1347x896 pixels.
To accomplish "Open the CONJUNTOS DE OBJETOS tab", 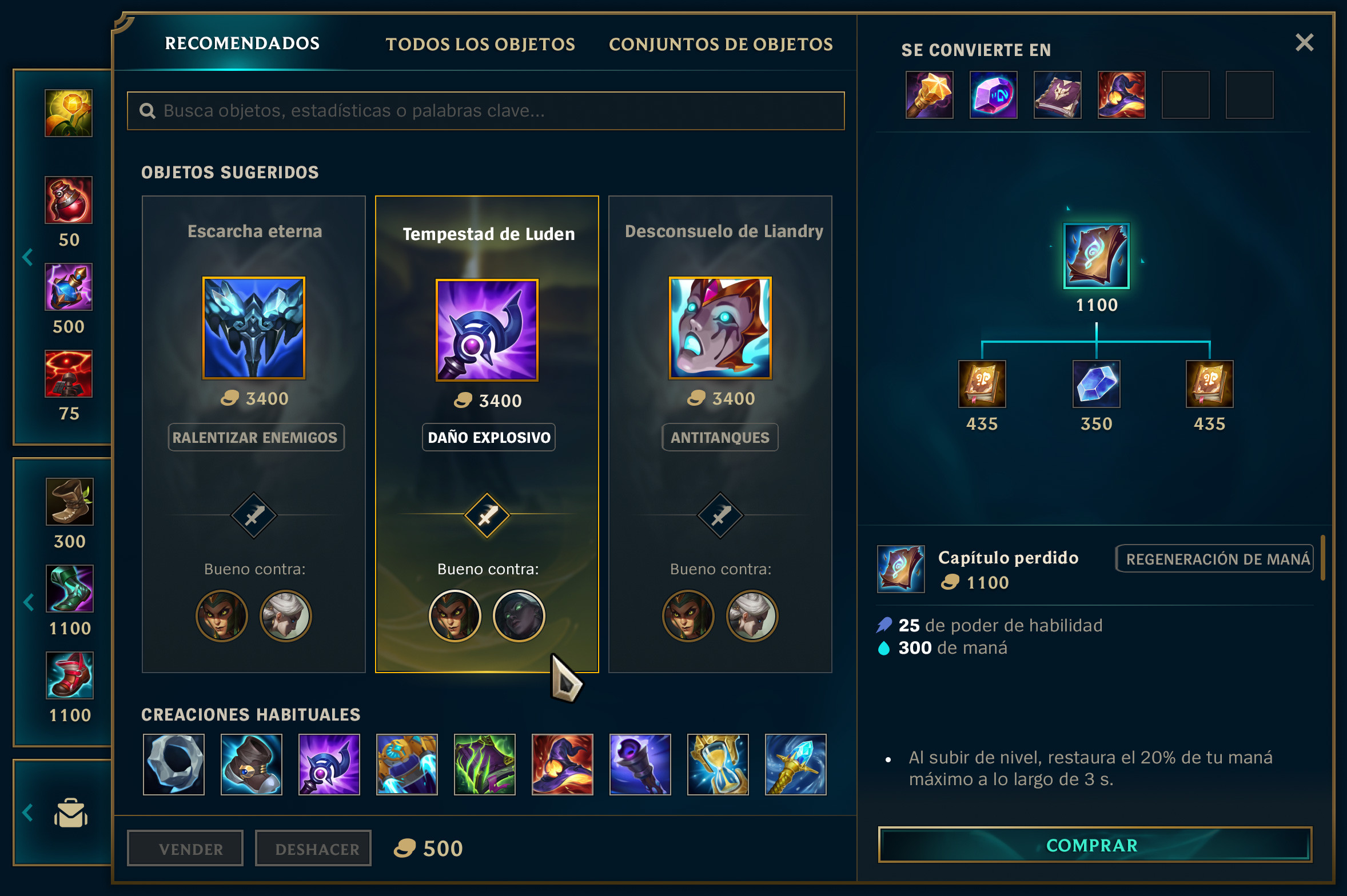I will click(x=720, y=45).
